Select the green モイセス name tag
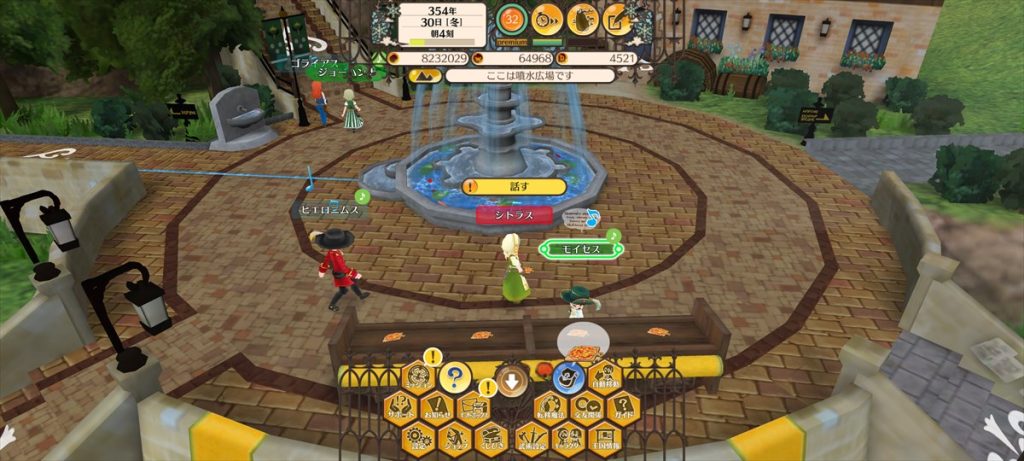Viewport: 1024px width, 461px height. pyautogui.click(x=575, y=249)
